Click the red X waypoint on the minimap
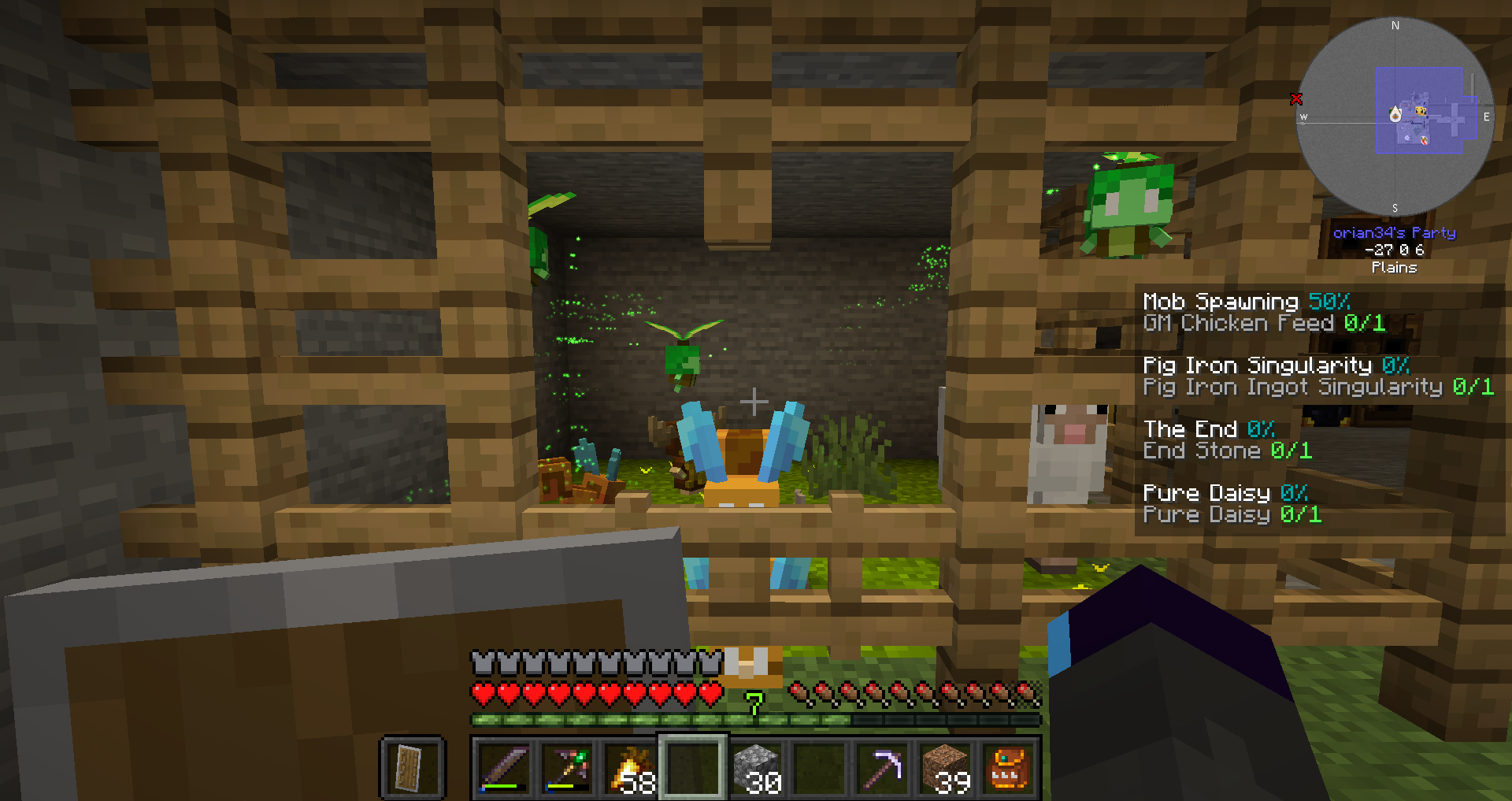Screen dimensions: 1512x801 click(1296, 99)
